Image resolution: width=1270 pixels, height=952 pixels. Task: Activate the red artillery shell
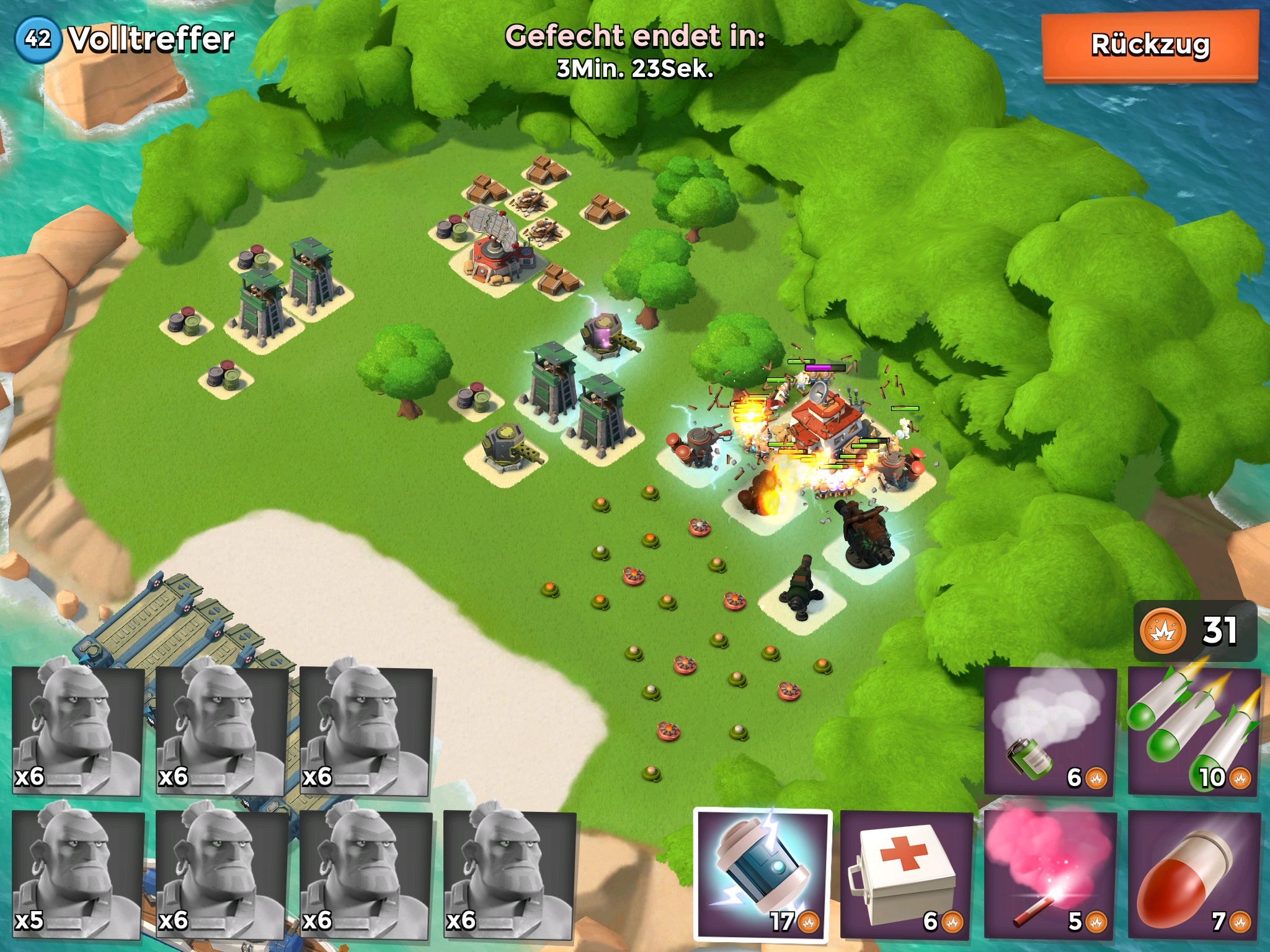(x=1194, y=875)
